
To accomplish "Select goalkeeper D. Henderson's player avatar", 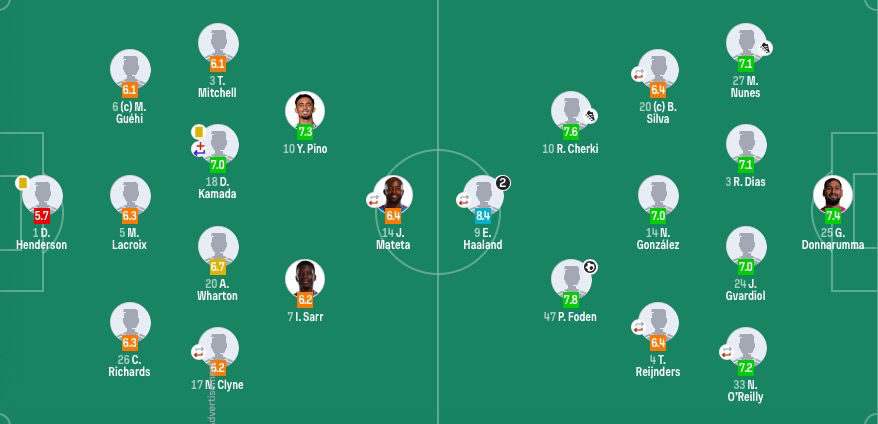I will (x=42, y=195).
